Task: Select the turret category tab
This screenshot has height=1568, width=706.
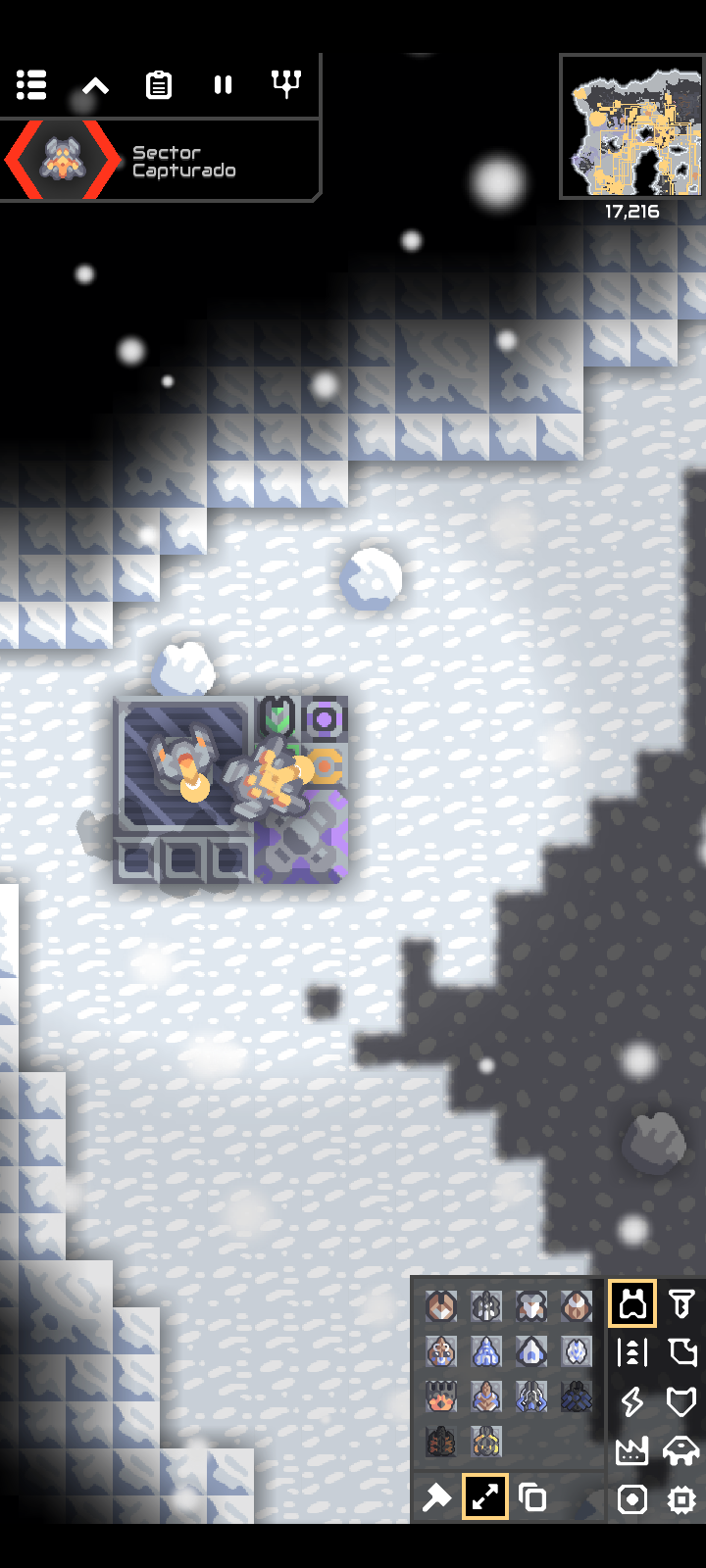Action: point(632,1304)
